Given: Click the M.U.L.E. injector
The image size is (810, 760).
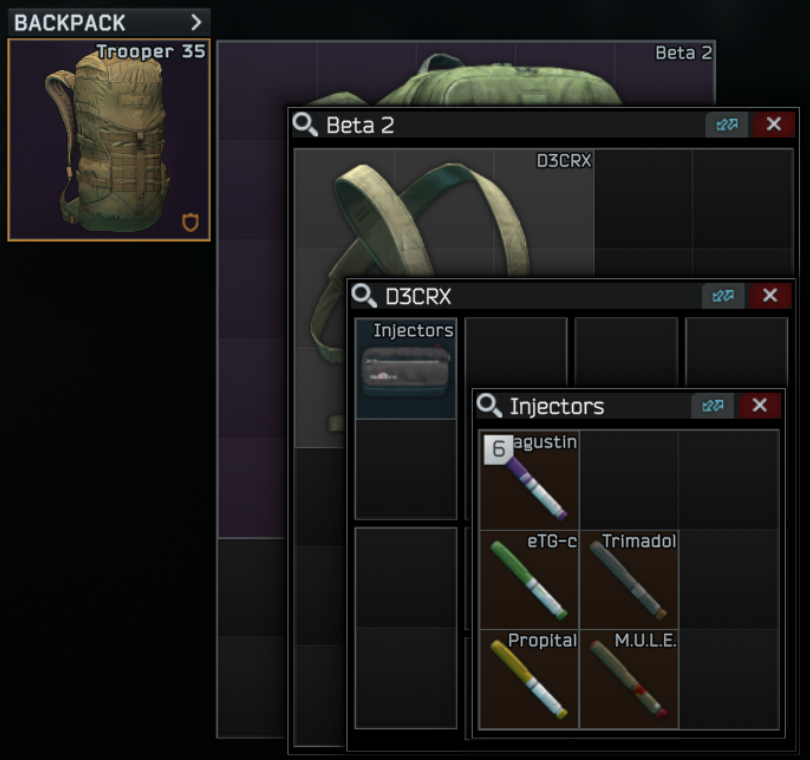Looking at the screenshot, I should point(629,679).
